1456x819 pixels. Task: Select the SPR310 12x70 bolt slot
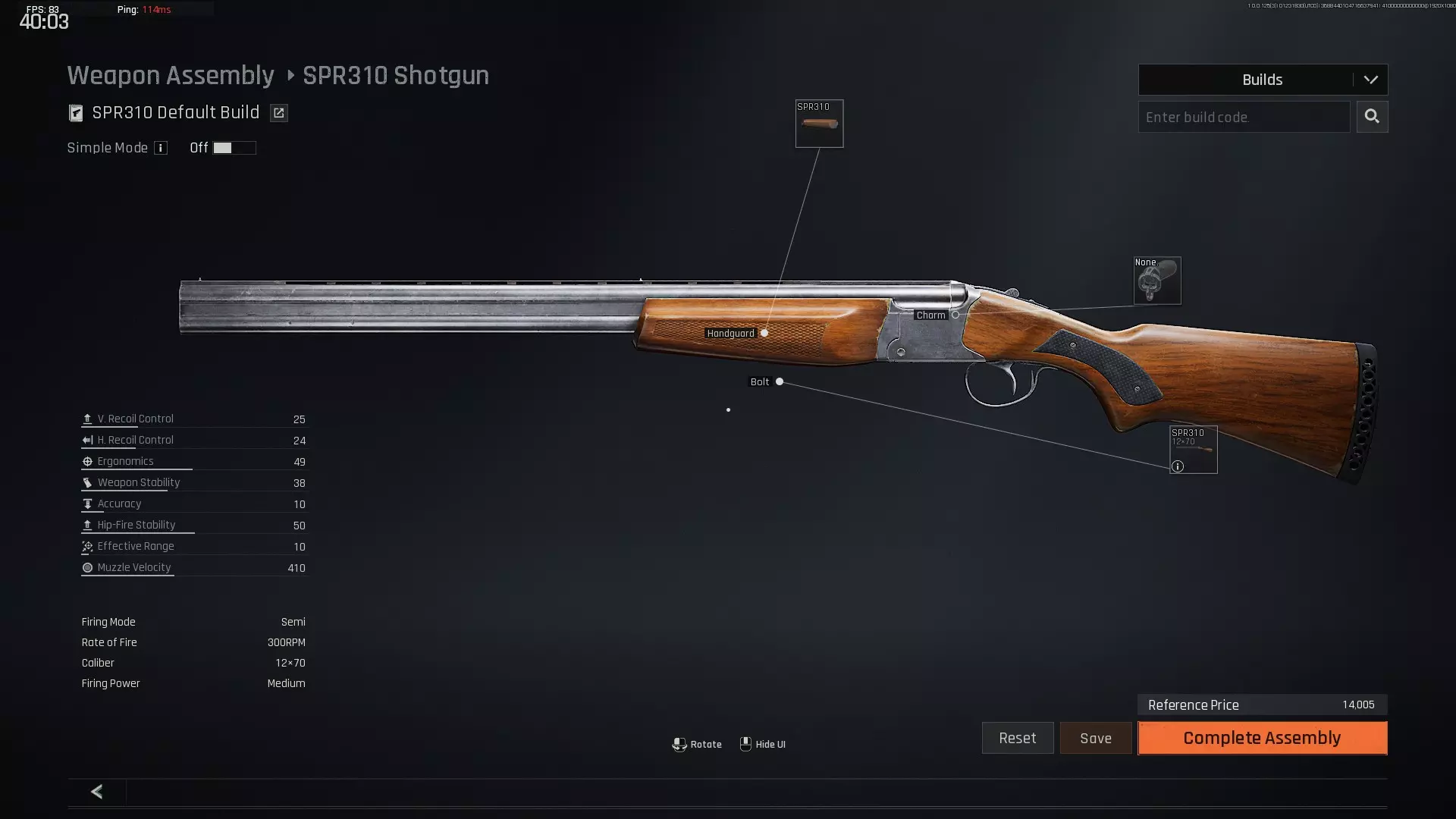coord(1193,450)
